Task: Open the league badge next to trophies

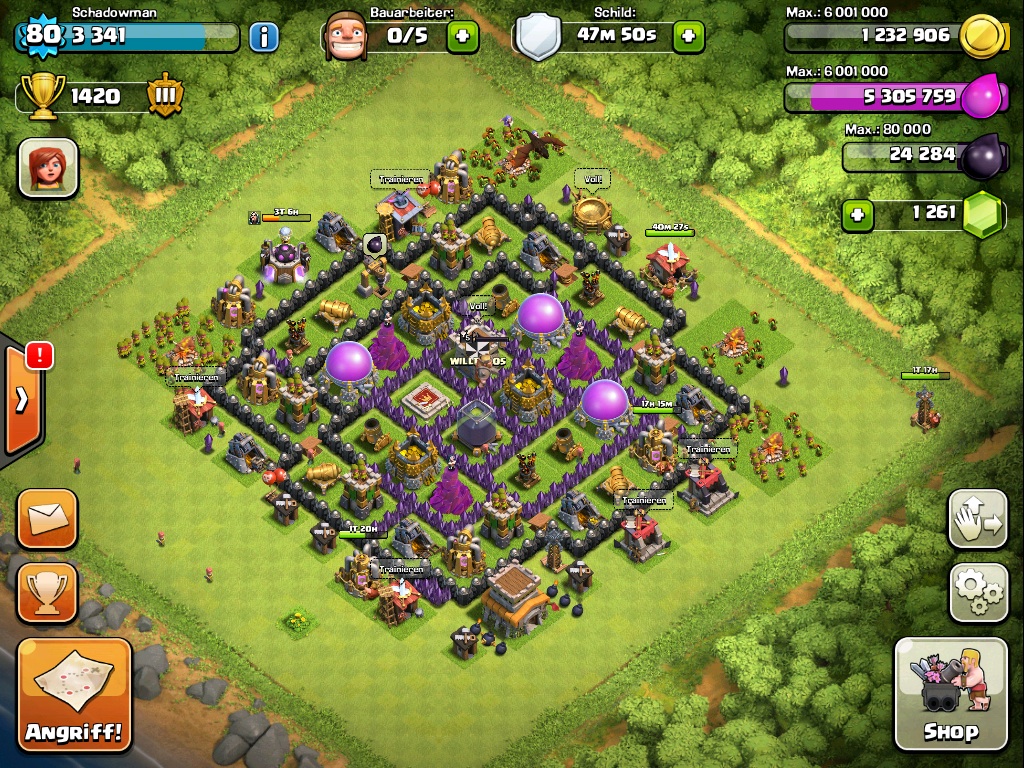Action: point(165,96)
